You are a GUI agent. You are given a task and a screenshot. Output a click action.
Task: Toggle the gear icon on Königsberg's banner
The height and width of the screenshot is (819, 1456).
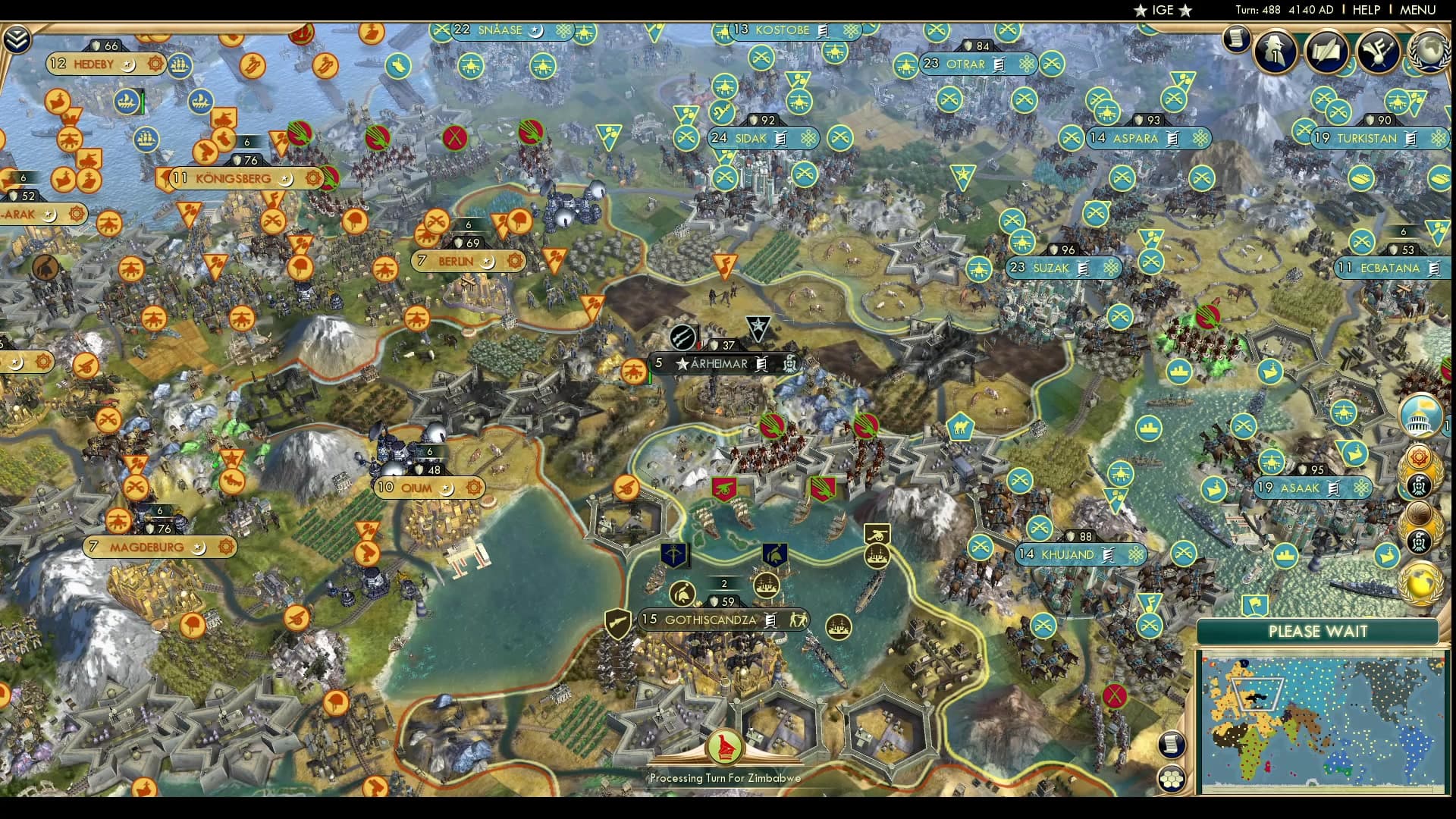pos(313,179)
